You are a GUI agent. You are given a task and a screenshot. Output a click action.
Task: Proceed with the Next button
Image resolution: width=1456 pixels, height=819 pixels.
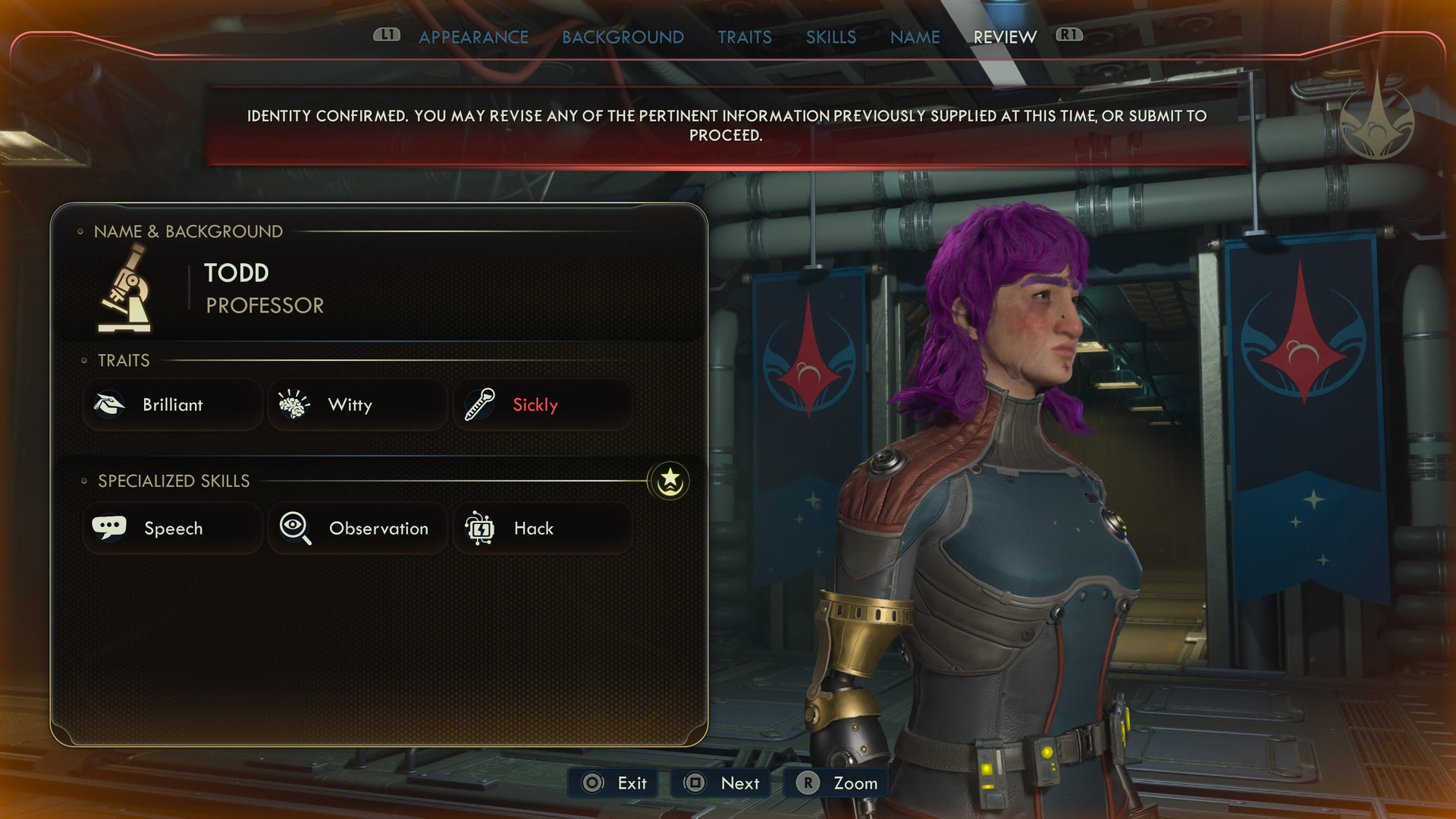coord(721,783)
